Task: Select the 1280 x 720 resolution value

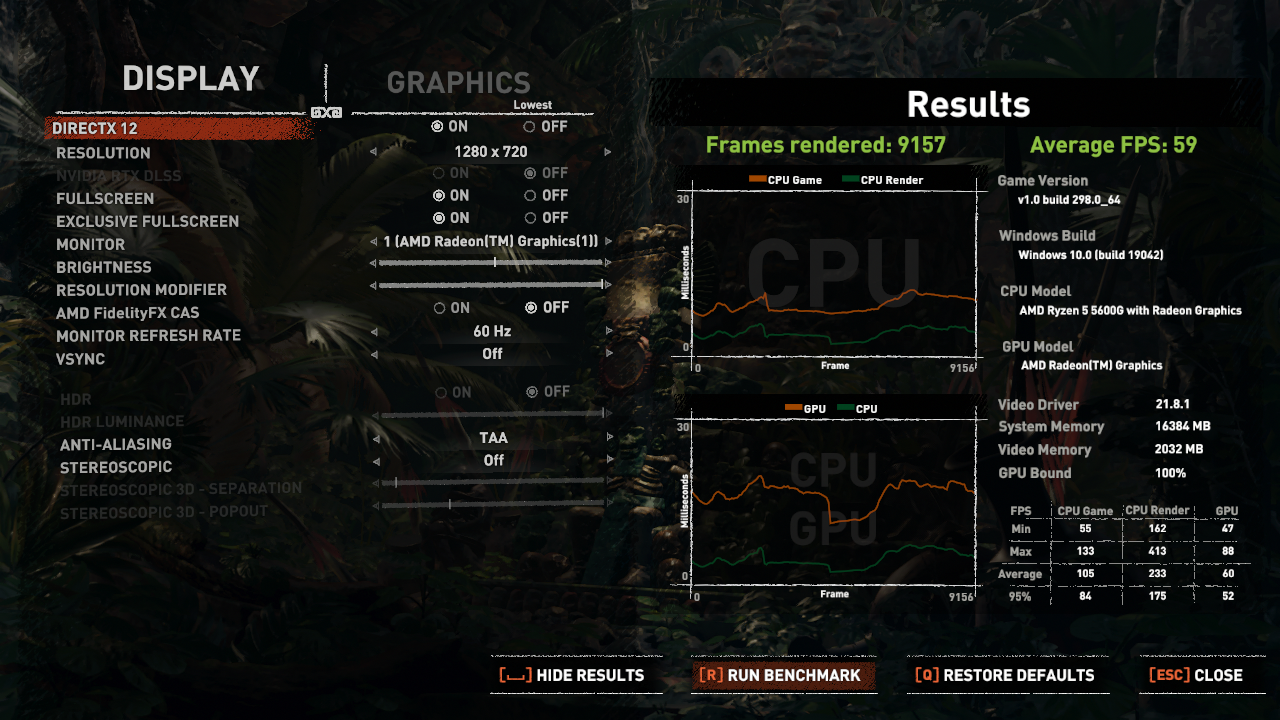Action: [x=492, y=151]
